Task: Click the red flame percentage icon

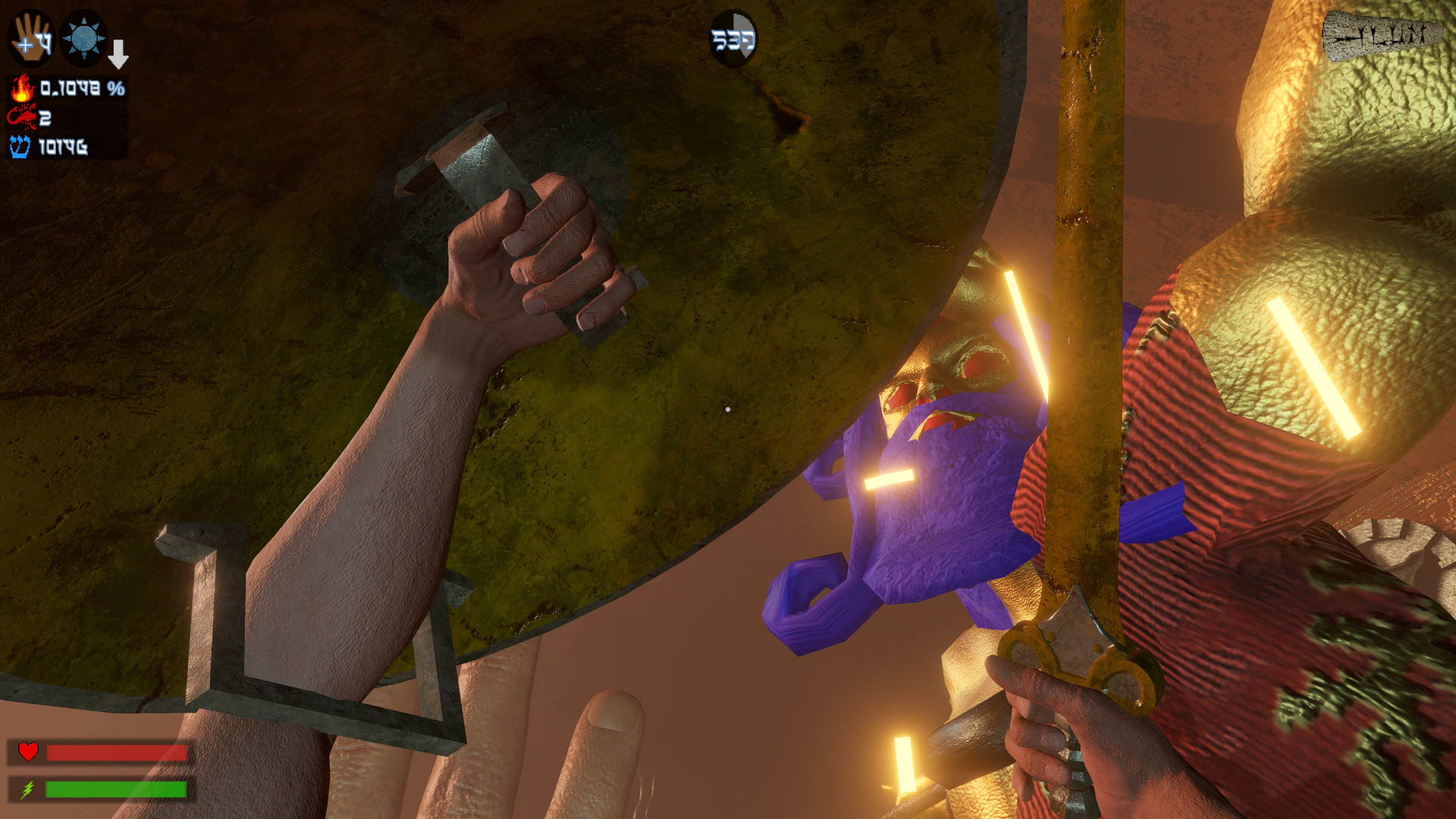Action: [x=23, y=89]
